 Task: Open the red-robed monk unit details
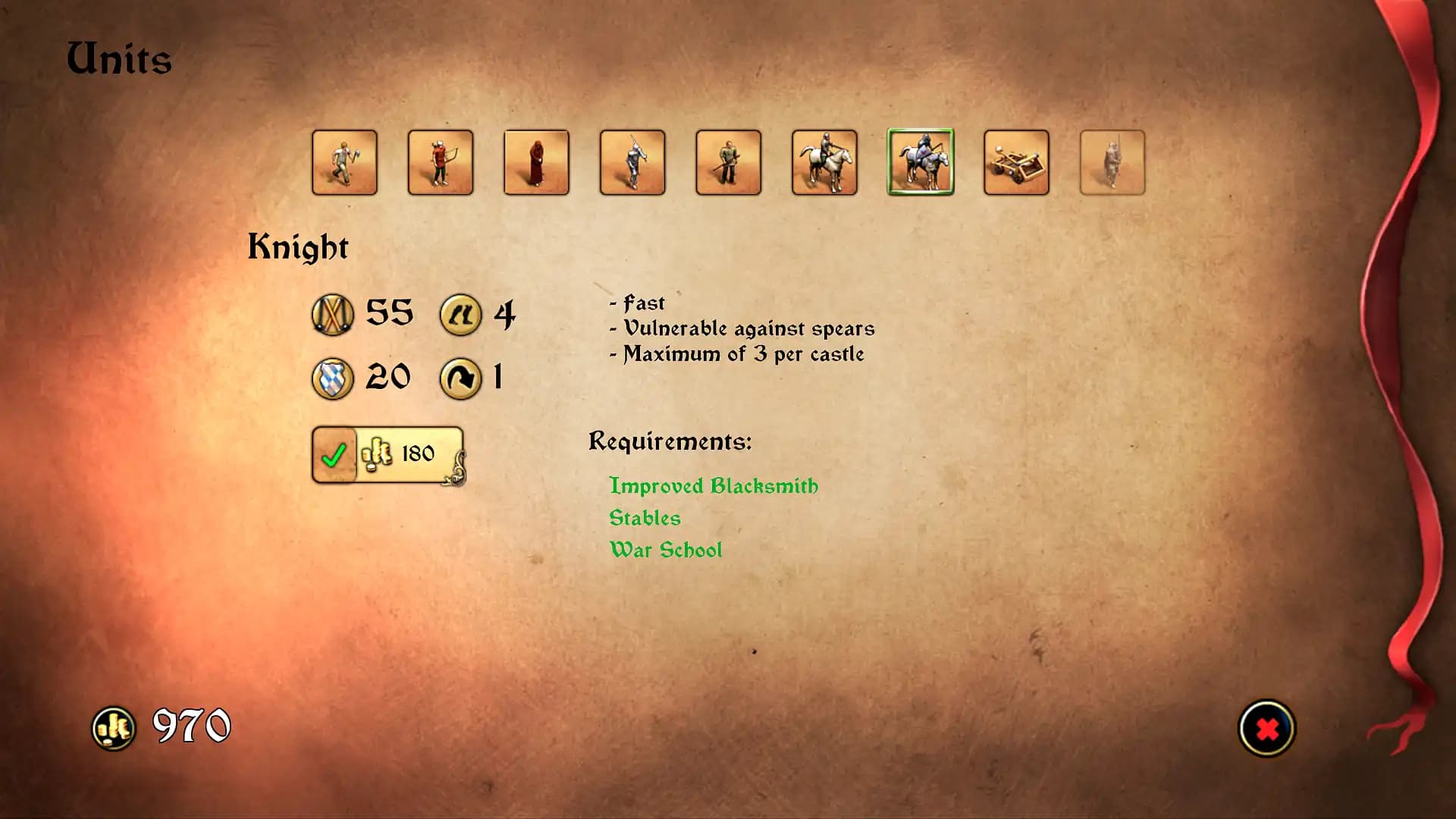coord(536,163)
